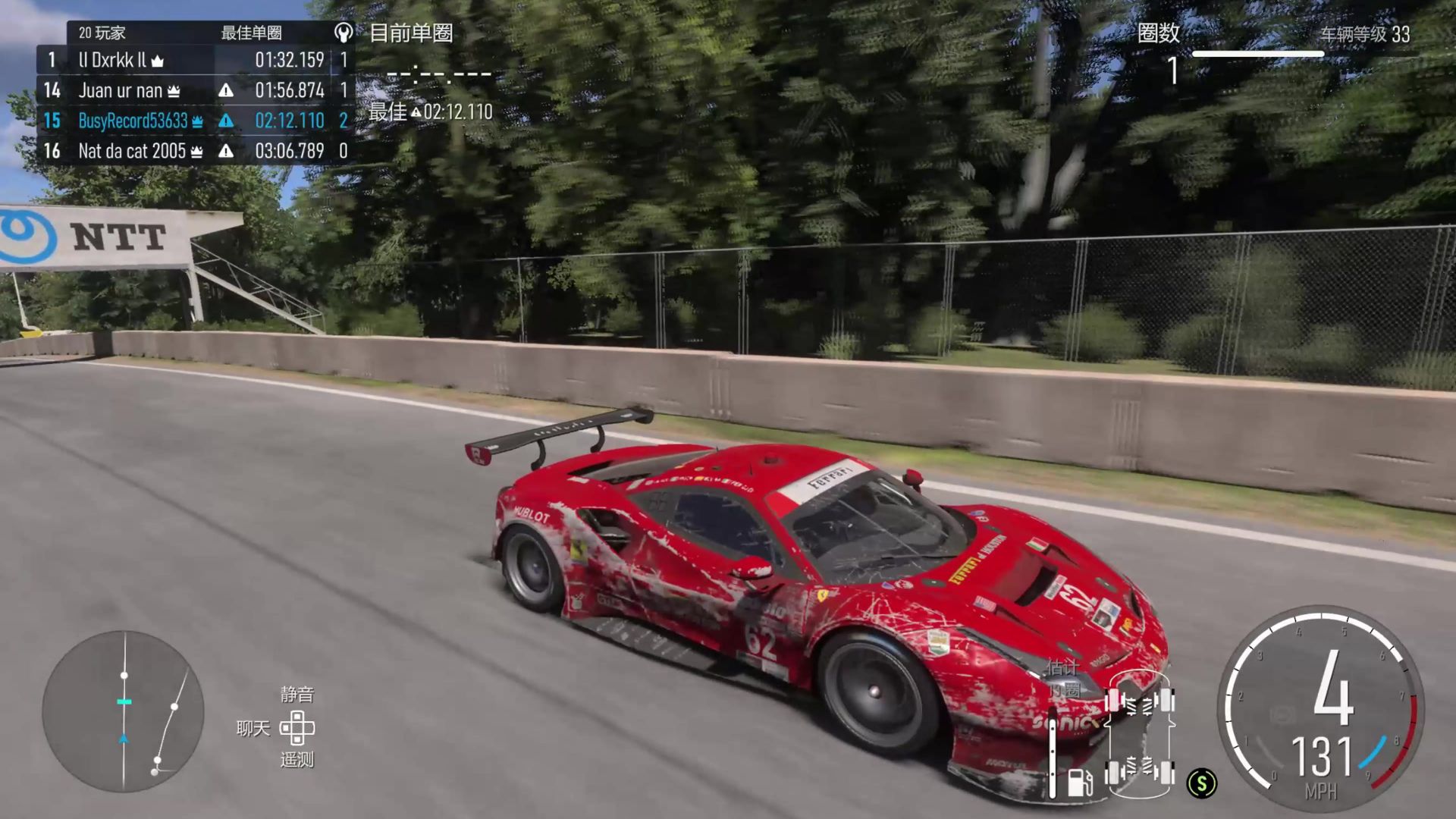The width and height of the screenshot is (1456, 819).
Task: Click the headset icon above leaderboard
Action: click(x=343, y=33)
